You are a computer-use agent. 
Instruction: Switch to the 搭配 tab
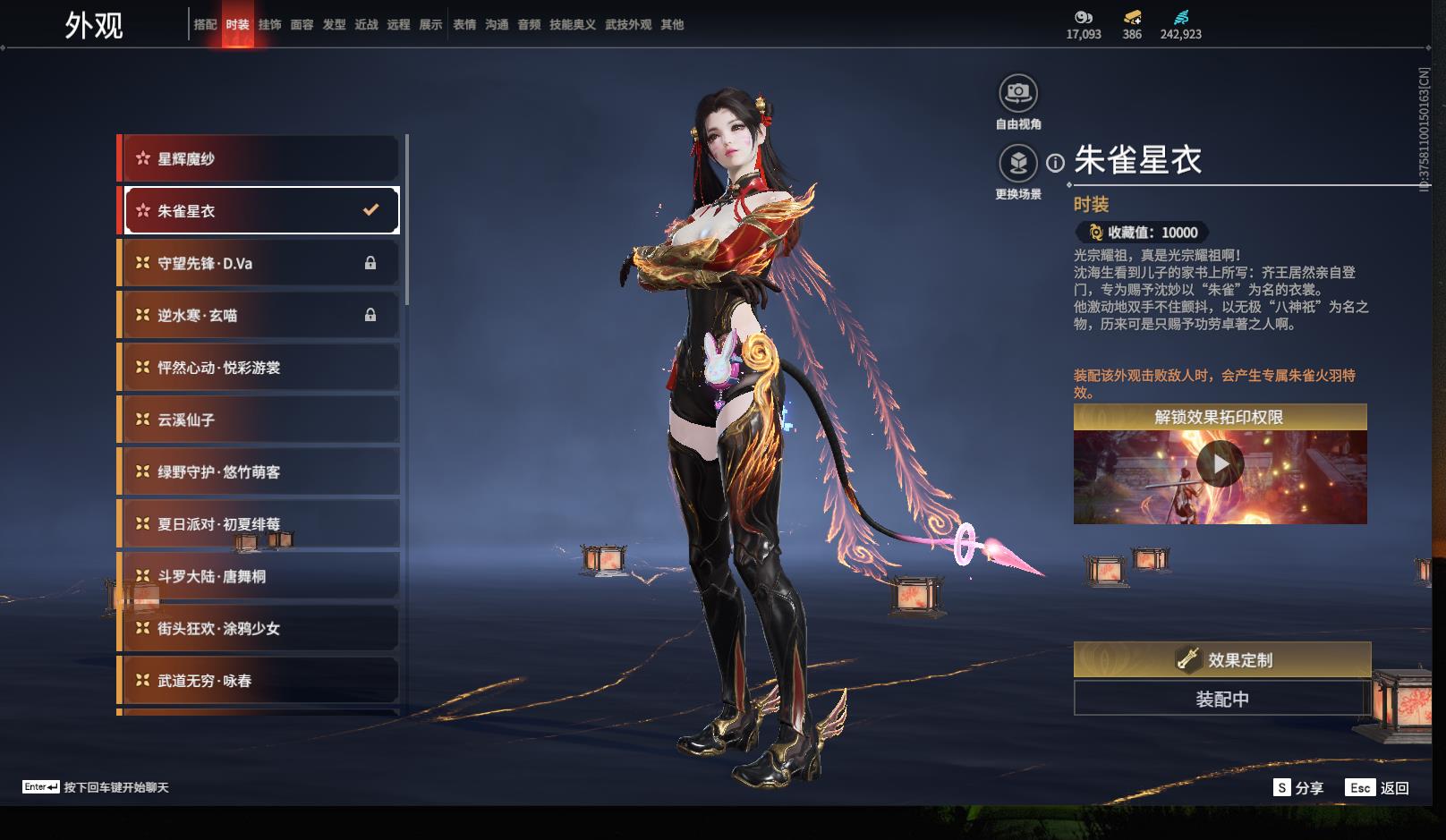(x=205, y=25)
